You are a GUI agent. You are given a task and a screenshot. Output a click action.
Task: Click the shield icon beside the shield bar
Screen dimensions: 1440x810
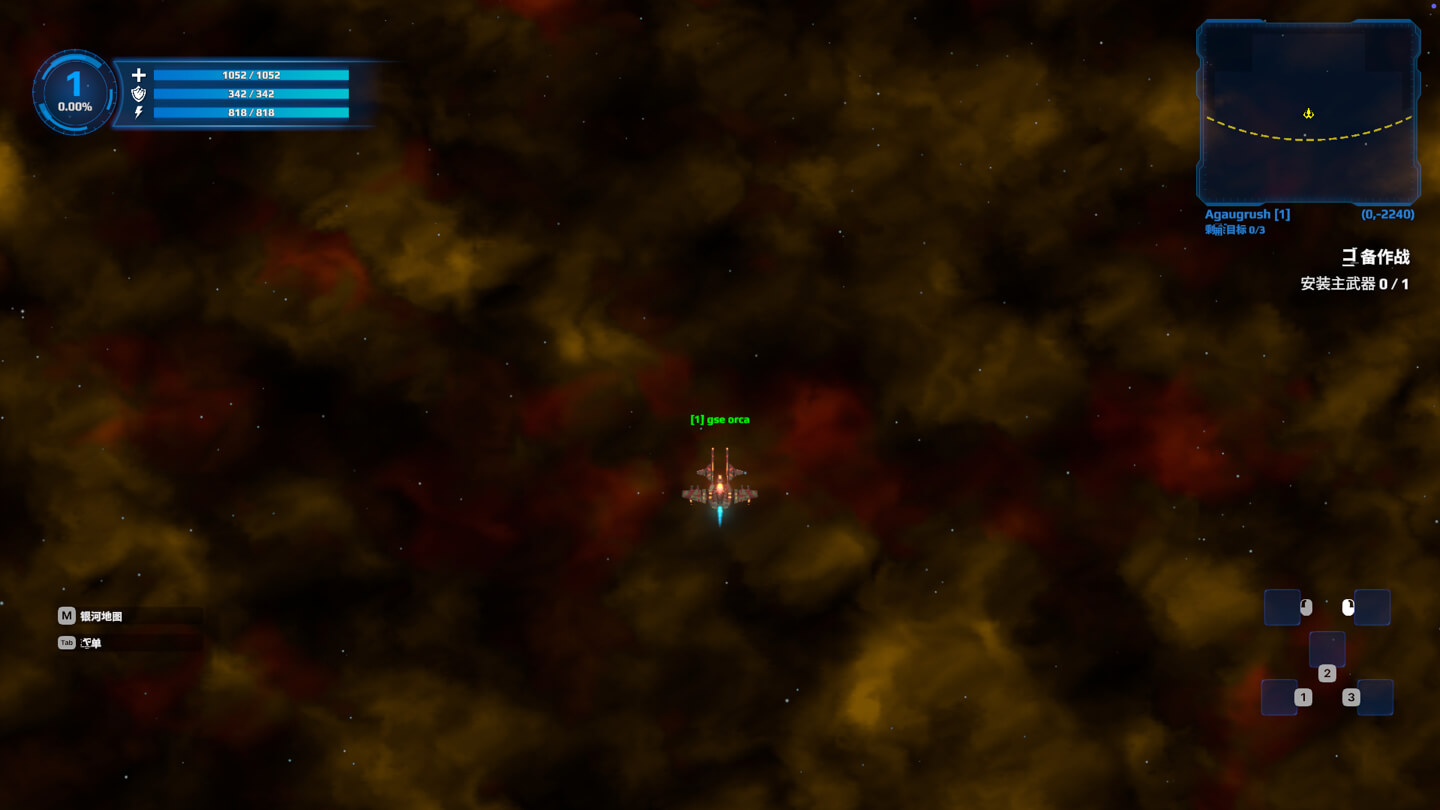point(140,94)
